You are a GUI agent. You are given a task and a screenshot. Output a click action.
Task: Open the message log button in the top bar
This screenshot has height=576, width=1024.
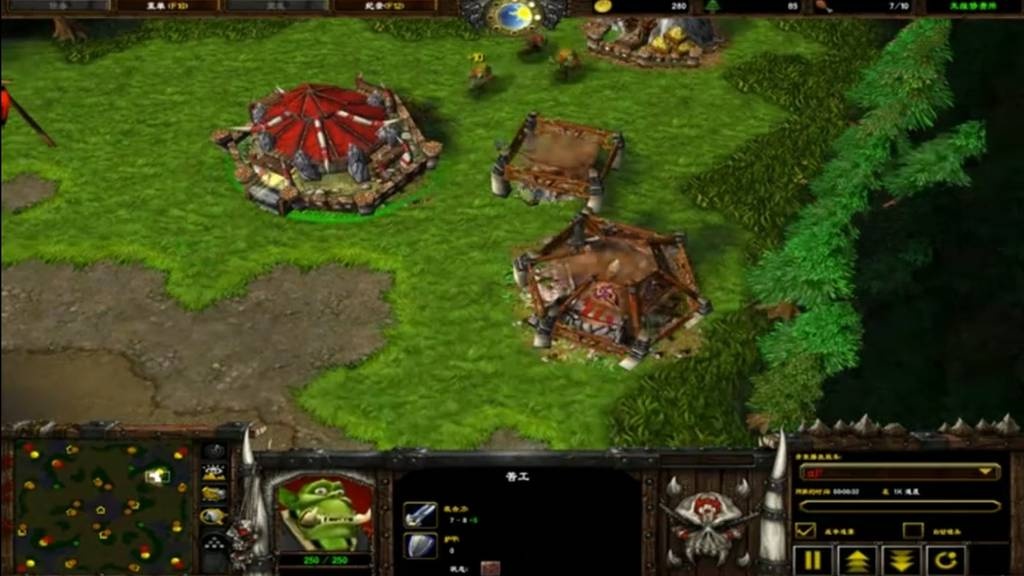[x=384, y=6]
